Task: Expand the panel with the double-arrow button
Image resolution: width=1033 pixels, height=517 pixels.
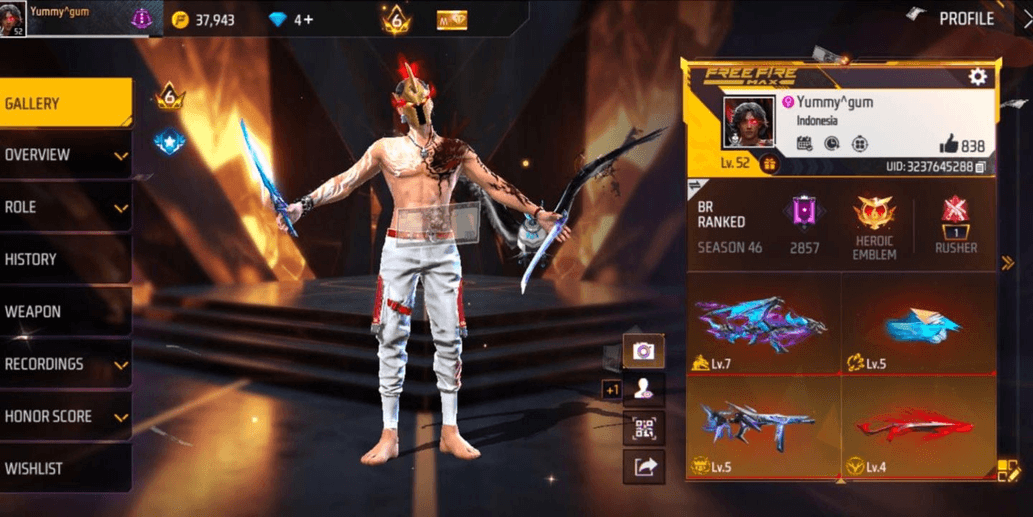Action: (1008, 263)
